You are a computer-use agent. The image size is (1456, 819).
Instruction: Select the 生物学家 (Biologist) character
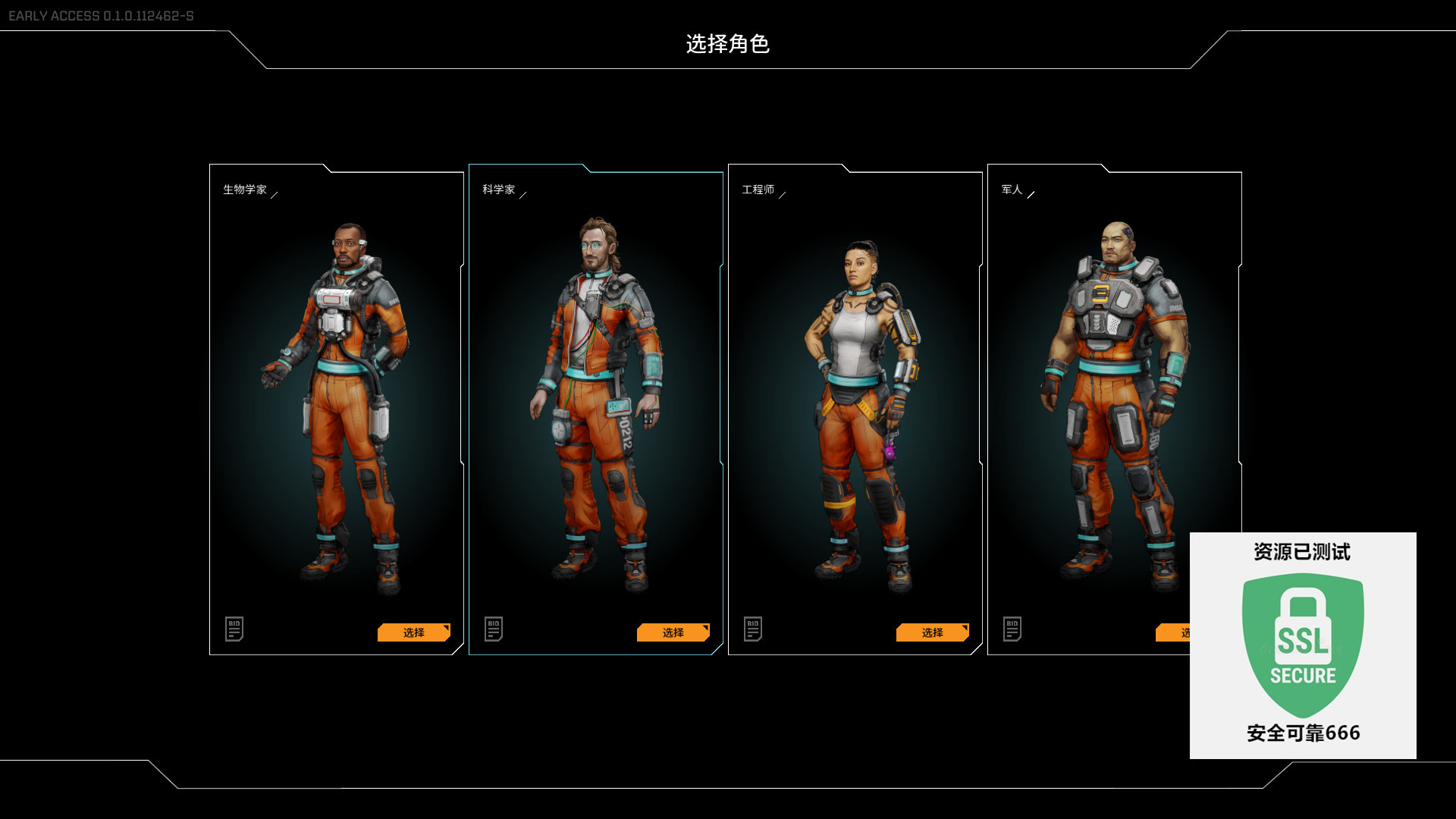point(413,632)
